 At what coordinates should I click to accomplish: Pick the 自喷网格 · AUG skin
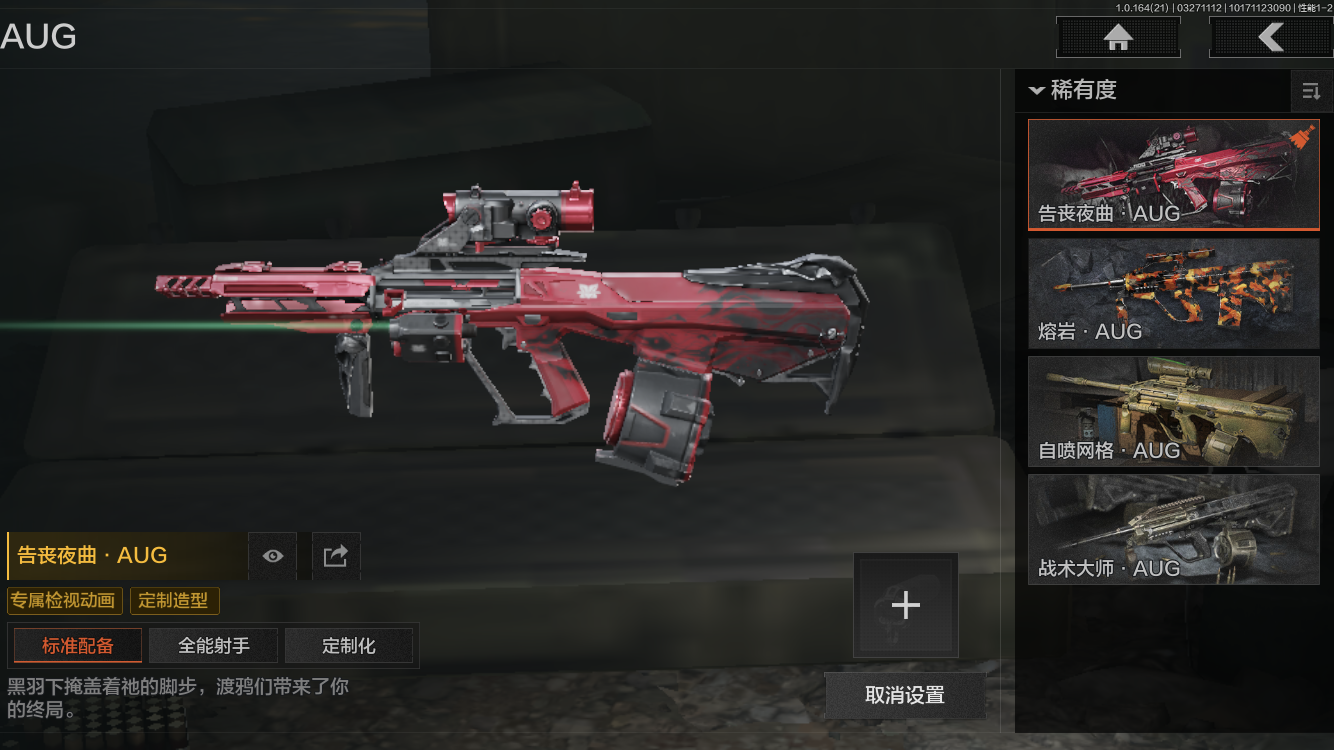click(x=1174, y=411)
